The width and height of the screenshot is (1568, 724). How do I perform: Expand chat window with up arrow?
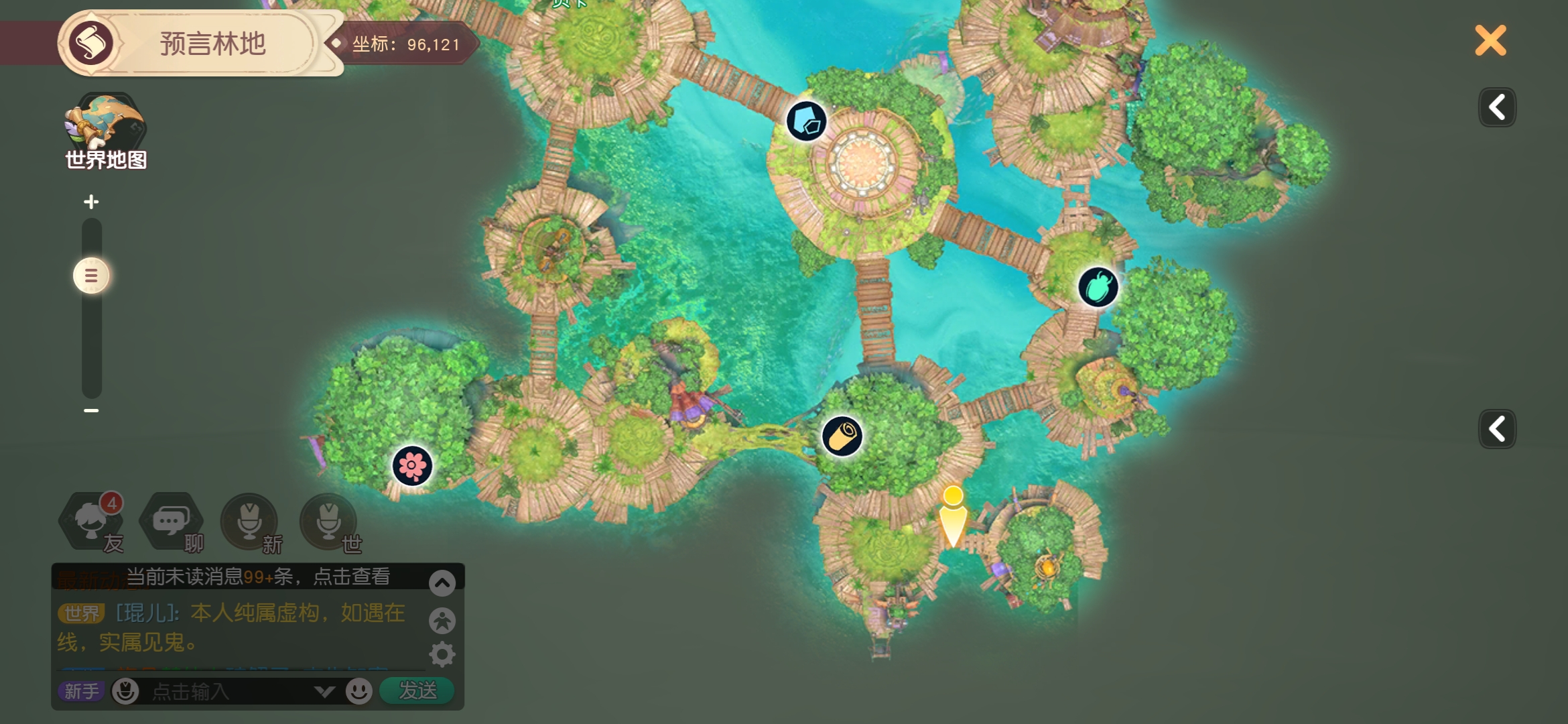pyautogui.click(x=442, y=583)
